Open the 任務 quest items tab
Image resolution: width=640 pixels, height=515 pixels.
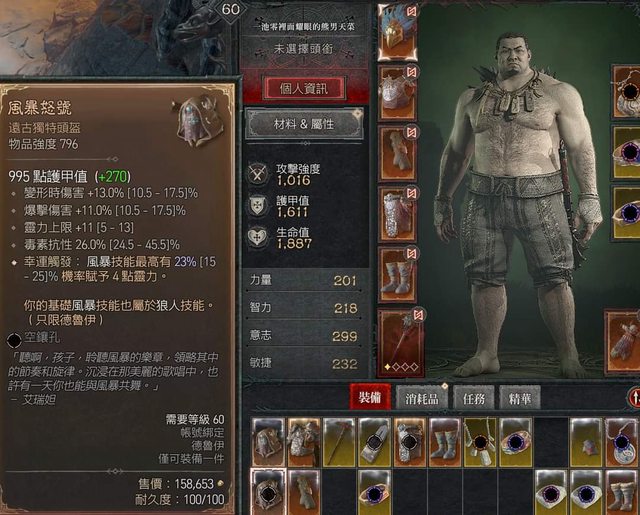(x=470, y=397)
